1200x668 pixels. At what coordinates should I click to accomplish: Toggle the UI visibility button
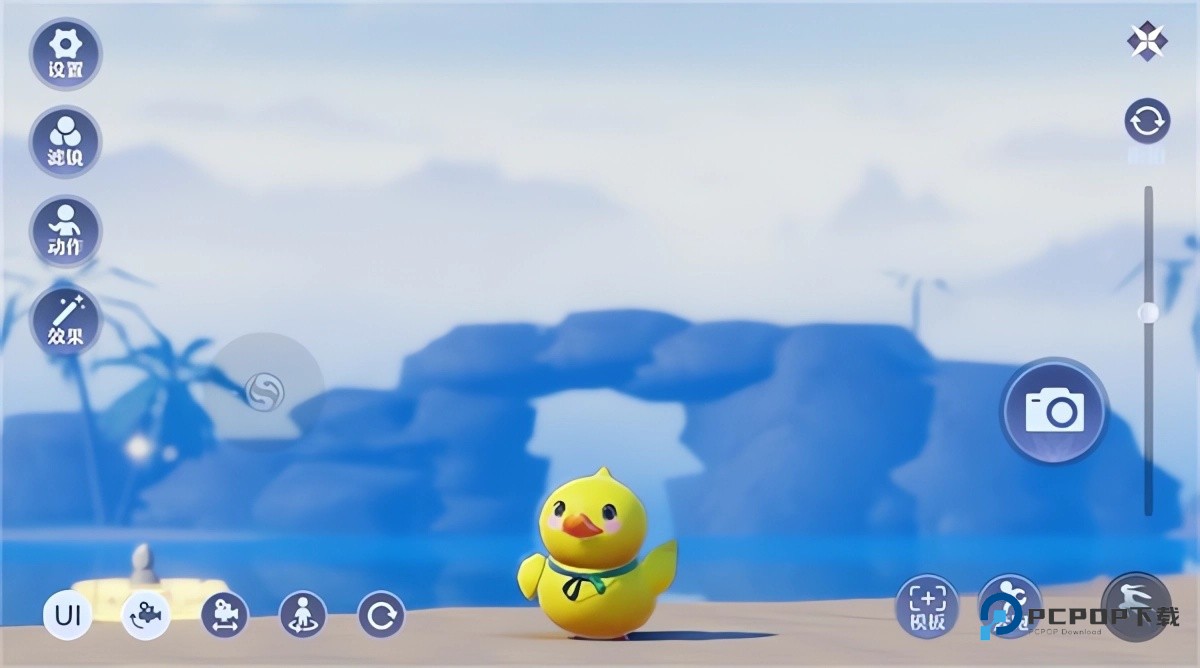click(x=68, y=615)
